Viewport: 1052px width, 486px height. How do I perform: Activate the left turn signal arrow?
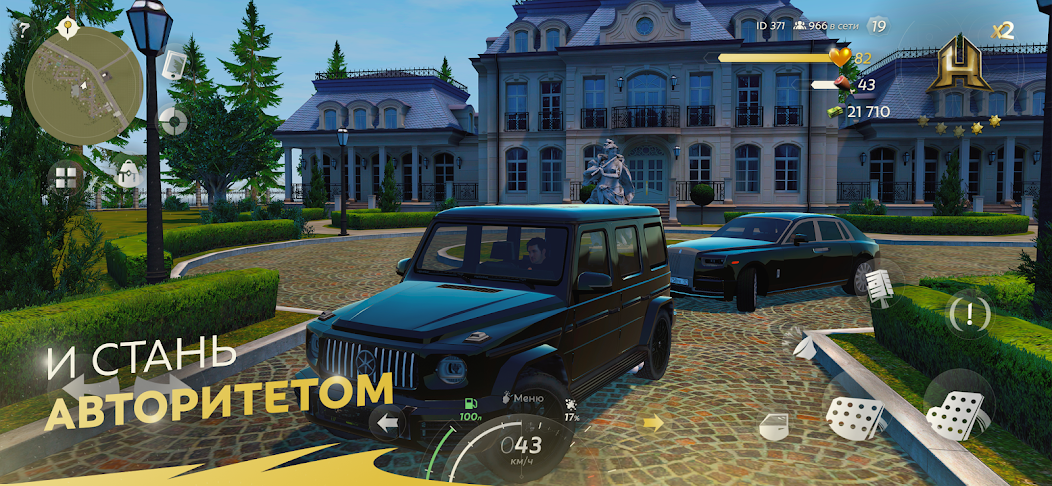(386, 422)
